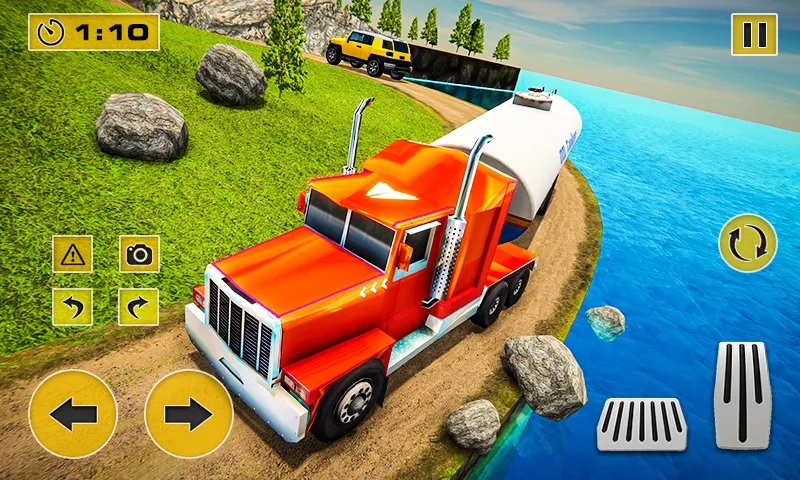Activate the right turn signal arrow
Image resolution: width=800 pixels, height=480 pixels.
click(139, 306)
